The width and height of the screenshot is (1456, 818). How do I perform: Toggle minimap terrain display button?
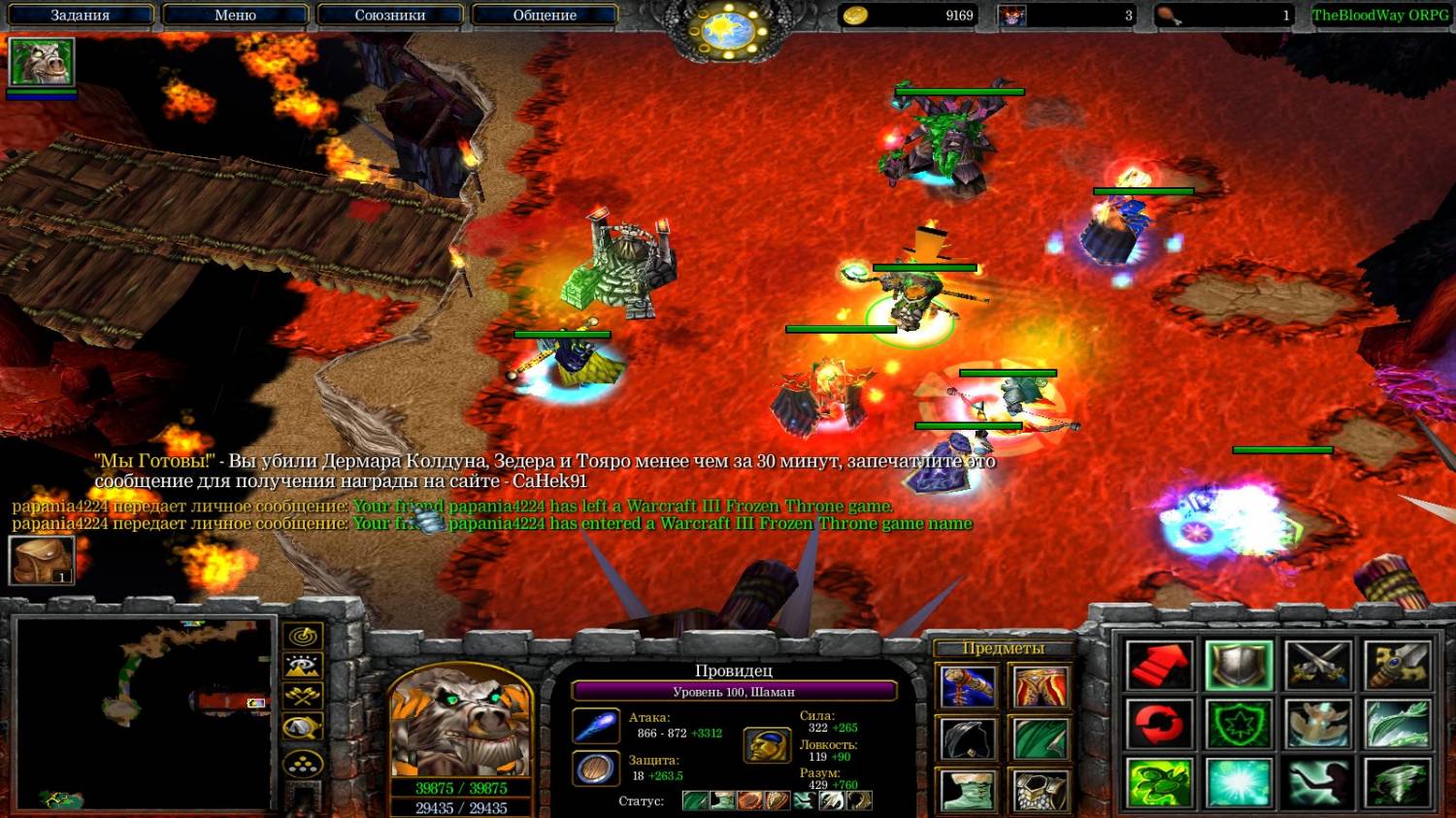(303, 667)
